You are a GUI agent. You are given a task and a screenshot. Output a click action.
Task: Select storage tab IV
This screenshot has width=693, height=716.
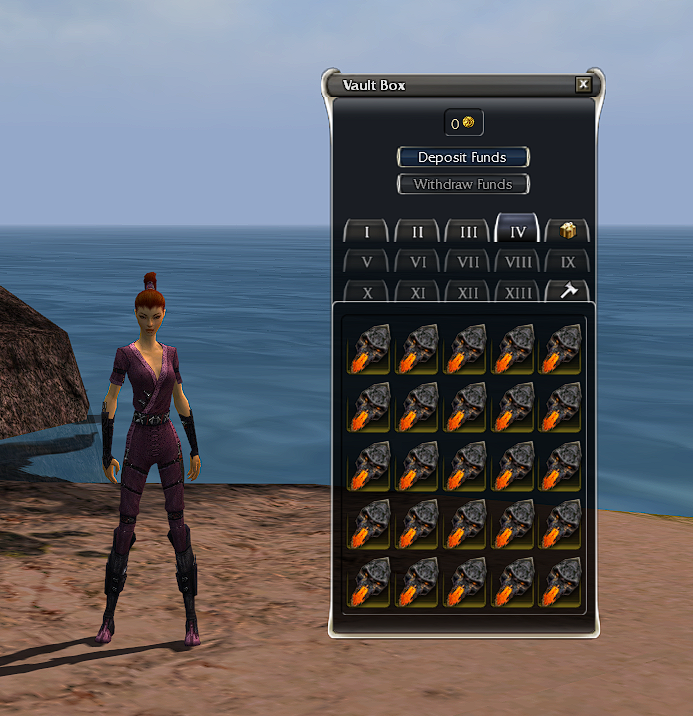pos(518,231)
